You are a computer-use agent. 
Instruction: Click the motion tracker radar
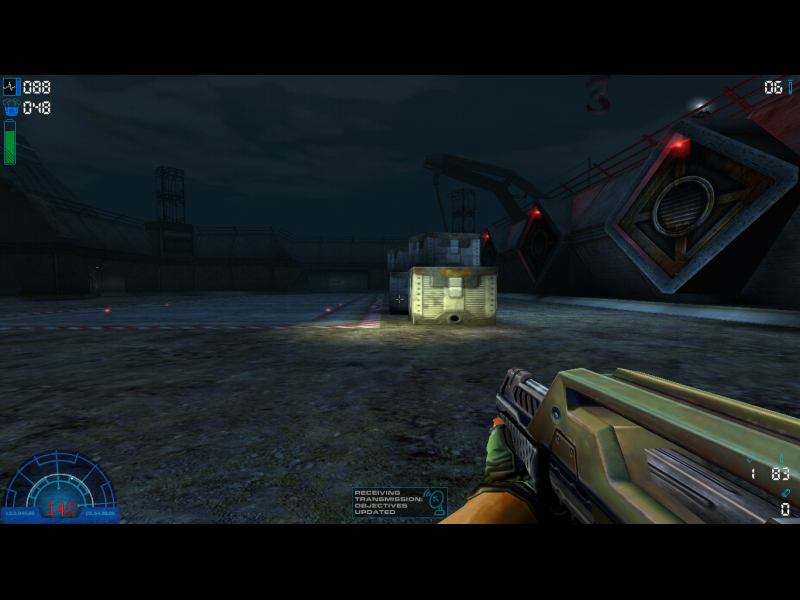point(59,489)
